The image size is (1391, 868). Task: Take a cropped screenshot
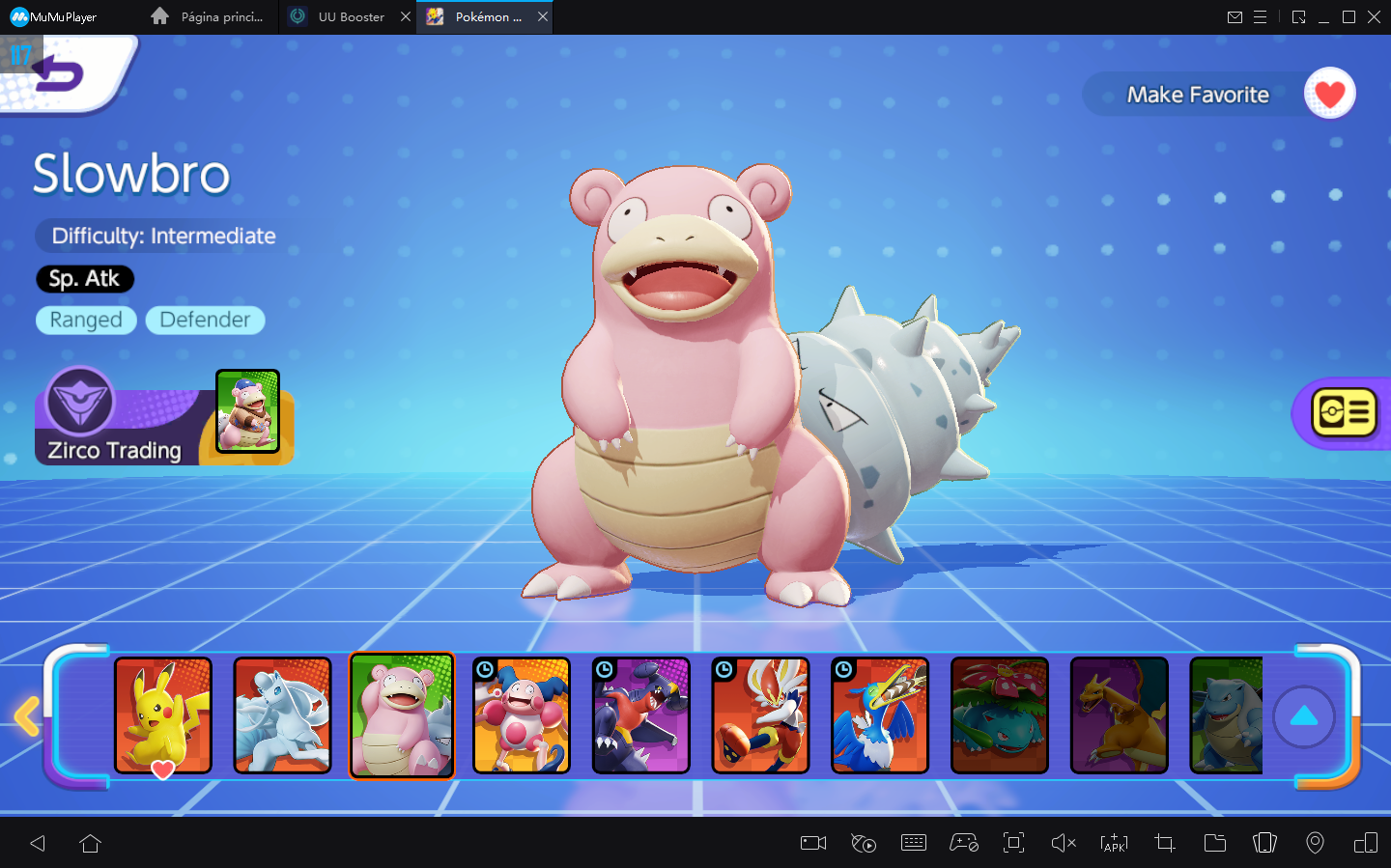[x=1164, y=843]
